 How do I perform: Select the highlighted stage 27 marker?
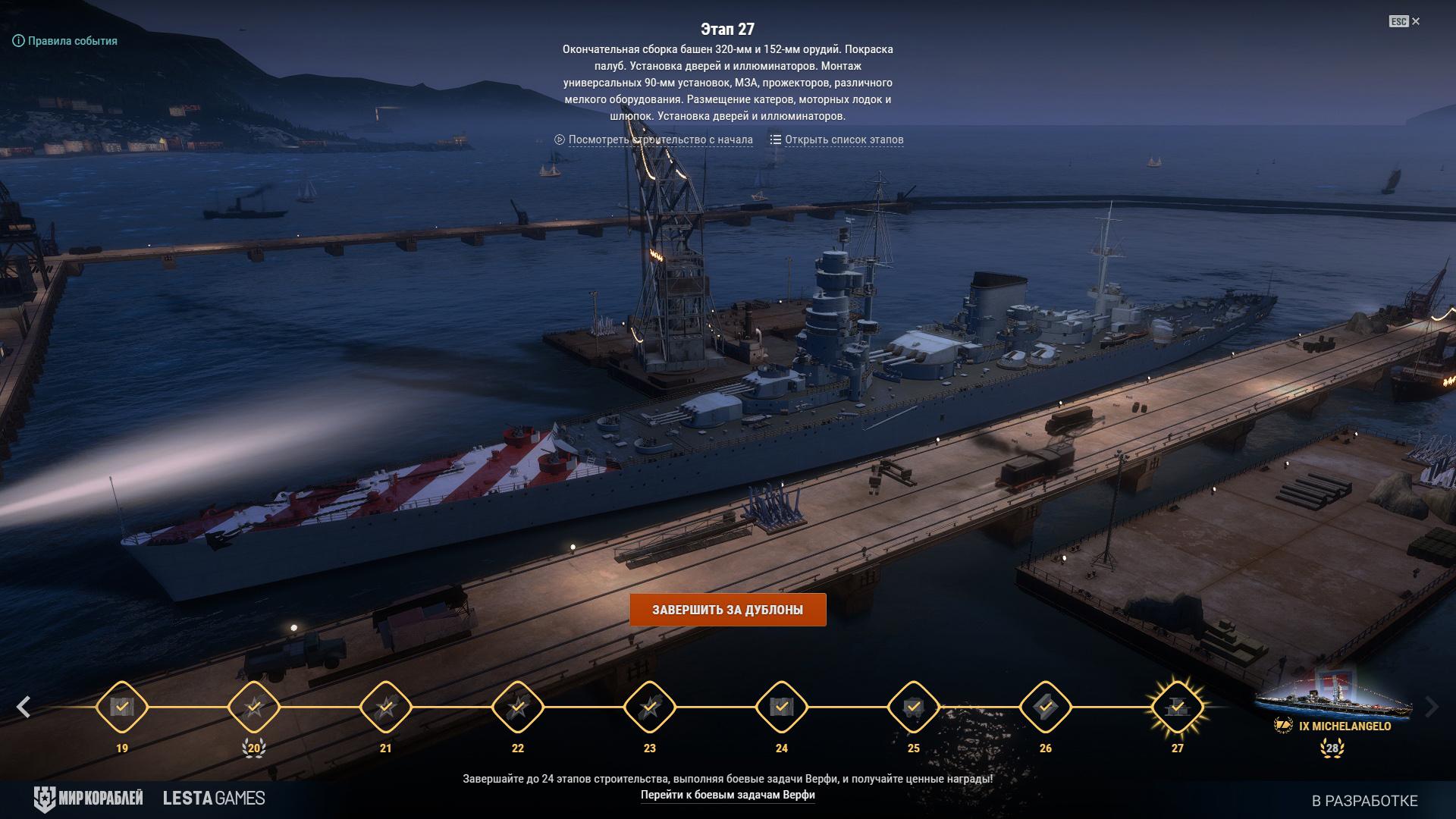pyautogui.click(x=1177, y=707)
